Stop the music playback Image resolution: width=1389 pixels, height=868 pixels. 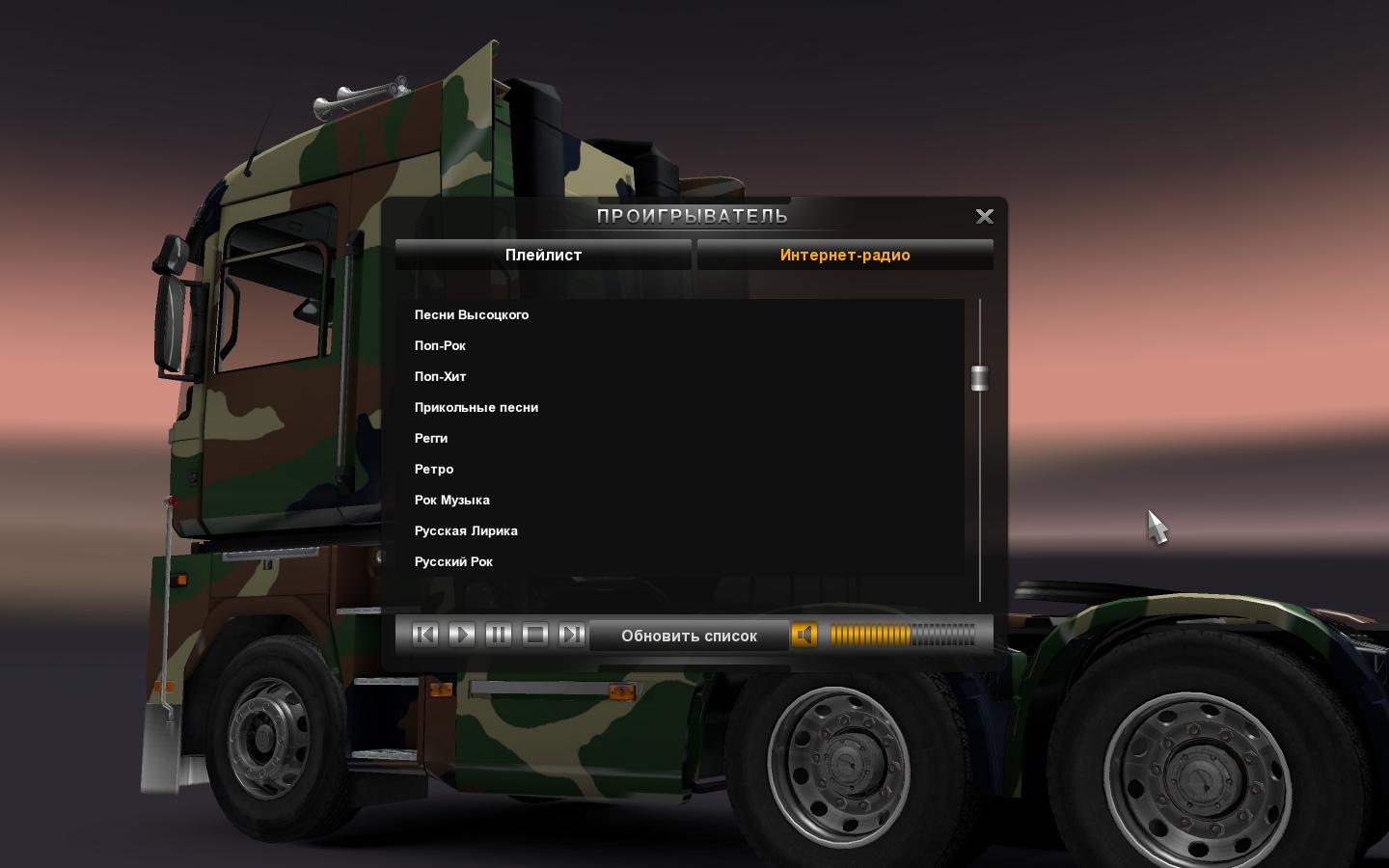535,635
